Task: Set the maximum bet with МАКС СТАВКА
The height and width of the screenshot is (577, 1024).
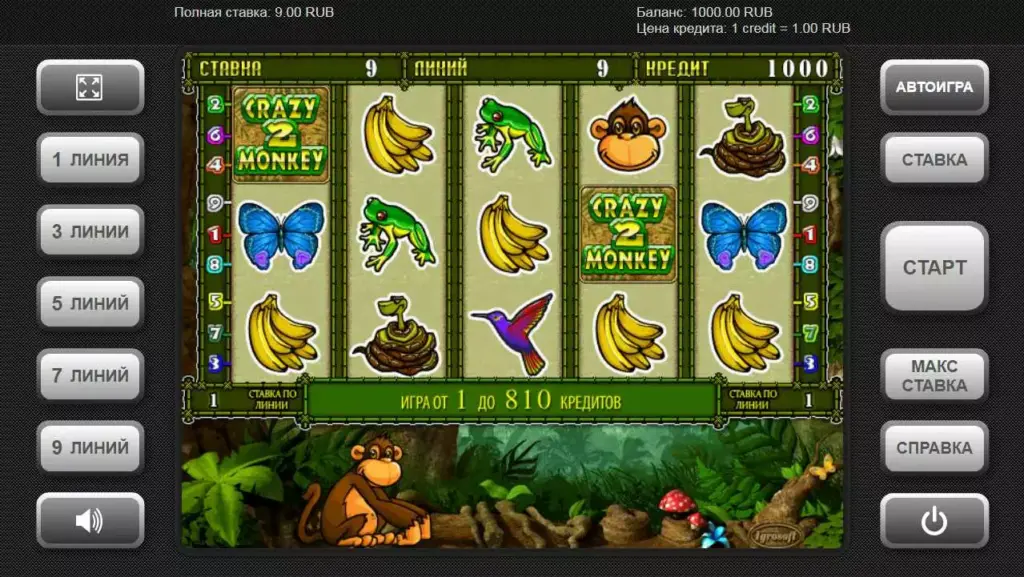Action: point(934,376)
